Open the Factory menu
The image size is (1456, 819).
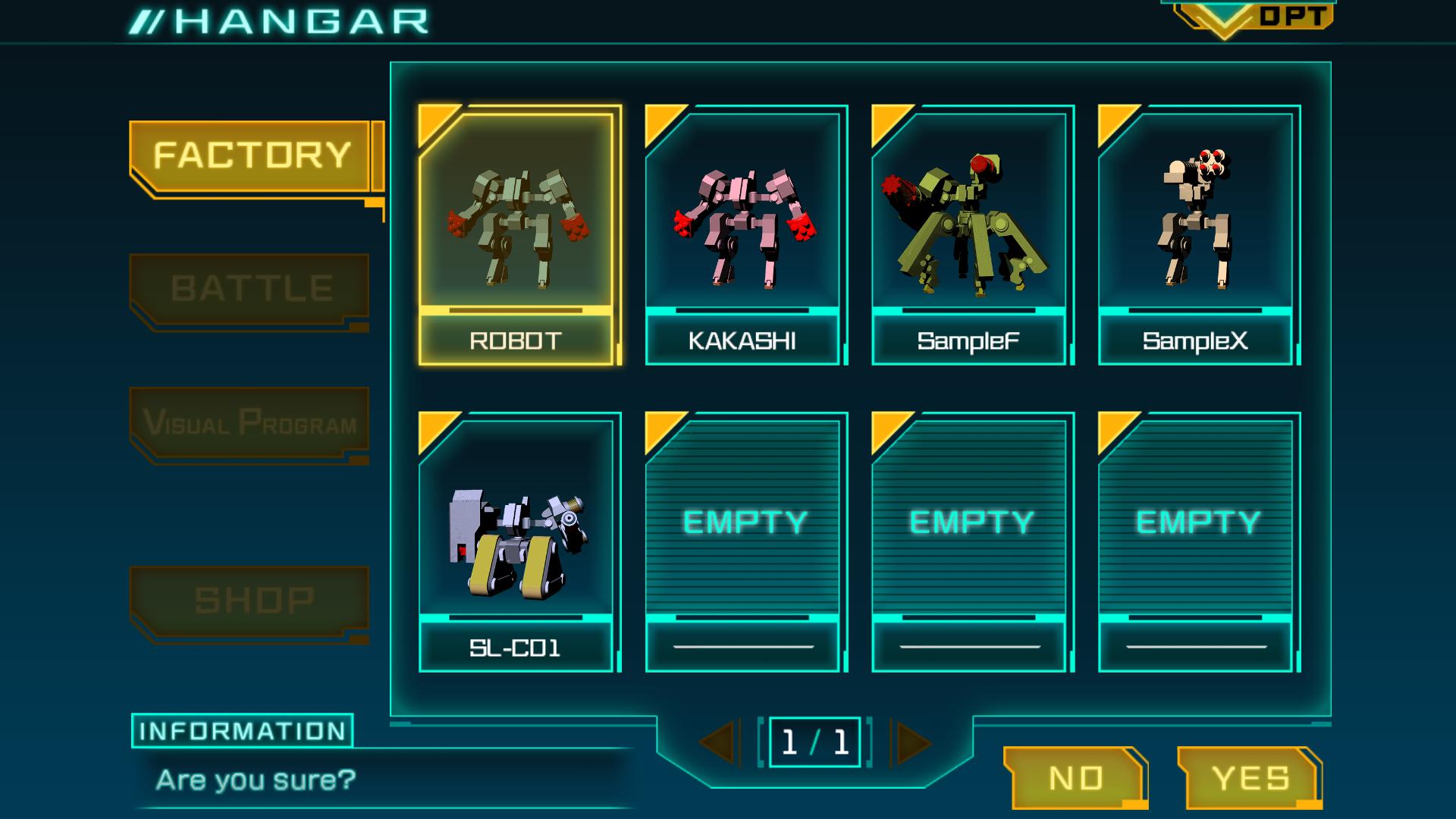click(x=251, y=155)
